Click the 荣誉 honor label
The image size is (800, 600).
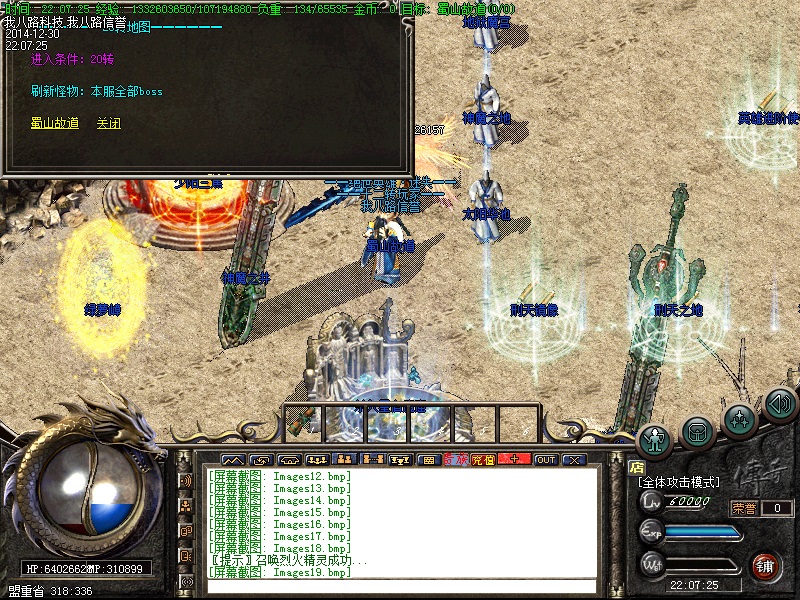coord(744,508)
